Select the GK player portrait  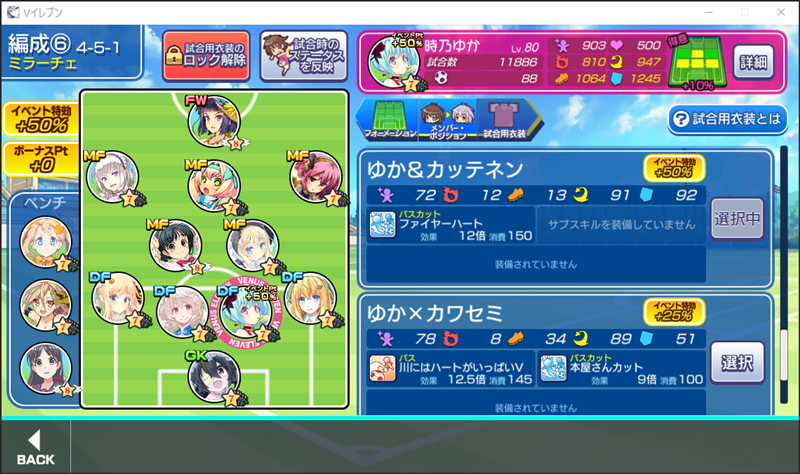pyautogui.click(x=213, y=376)
